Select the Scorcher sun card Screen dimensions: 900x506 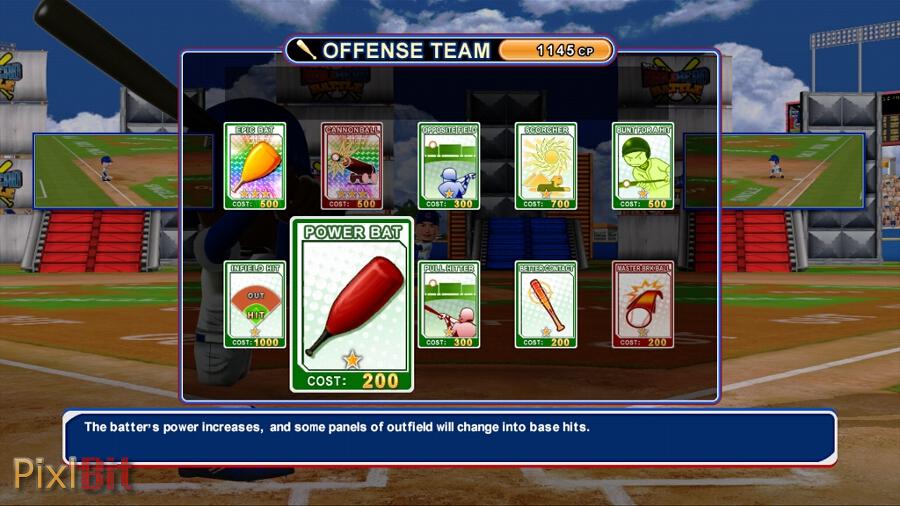click(x=545, y=166)
